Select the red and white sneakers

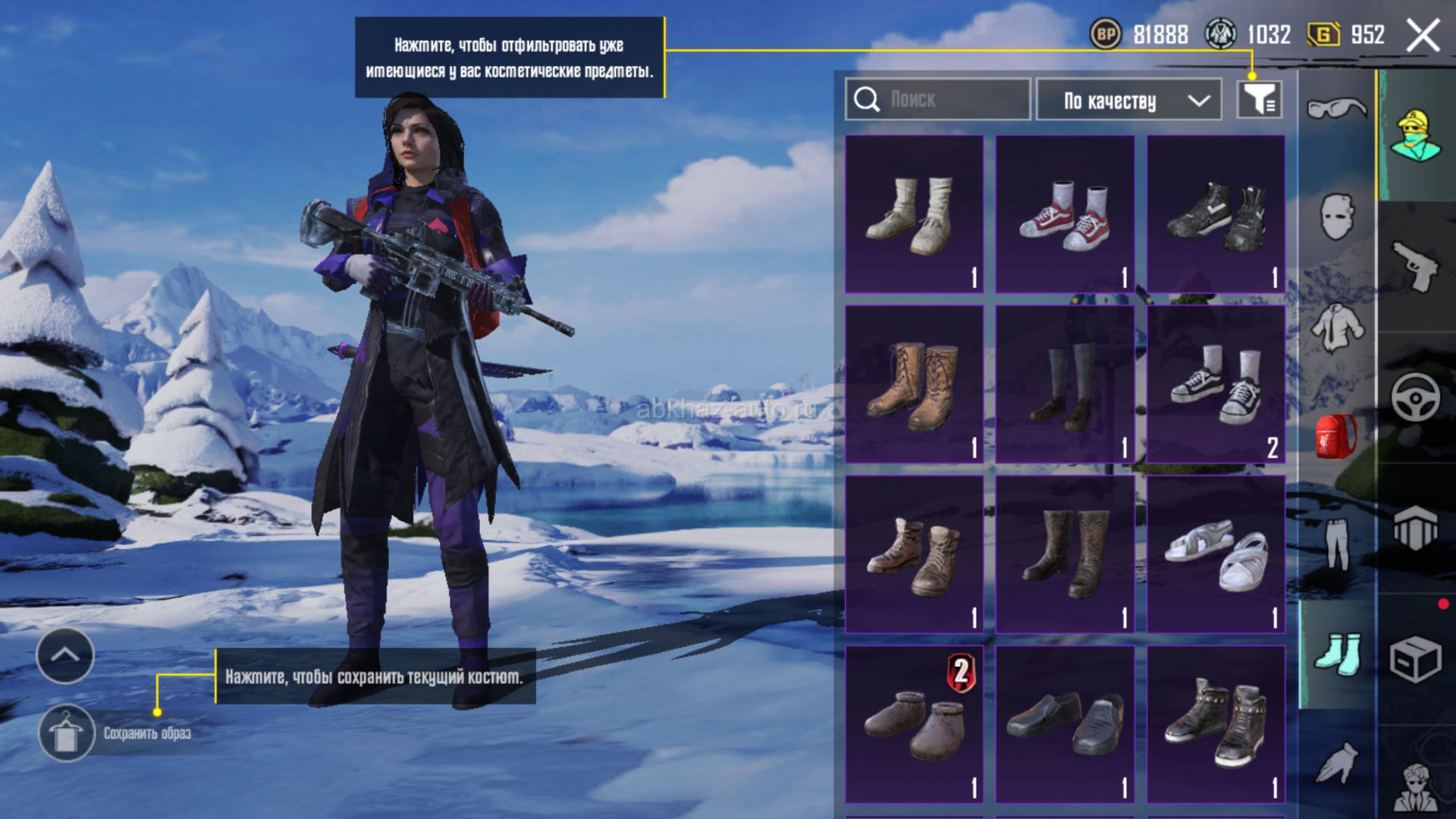point(1065,214)
